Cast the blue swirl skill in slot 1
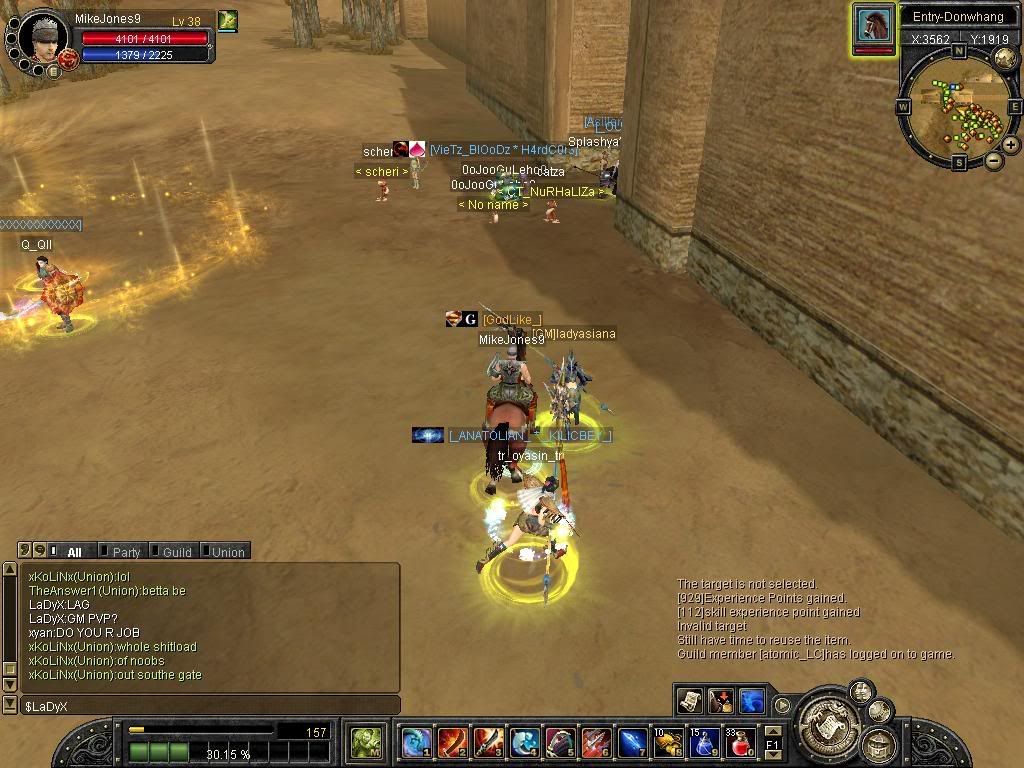Screen dimensions: 1024x768 pos(417,742)
